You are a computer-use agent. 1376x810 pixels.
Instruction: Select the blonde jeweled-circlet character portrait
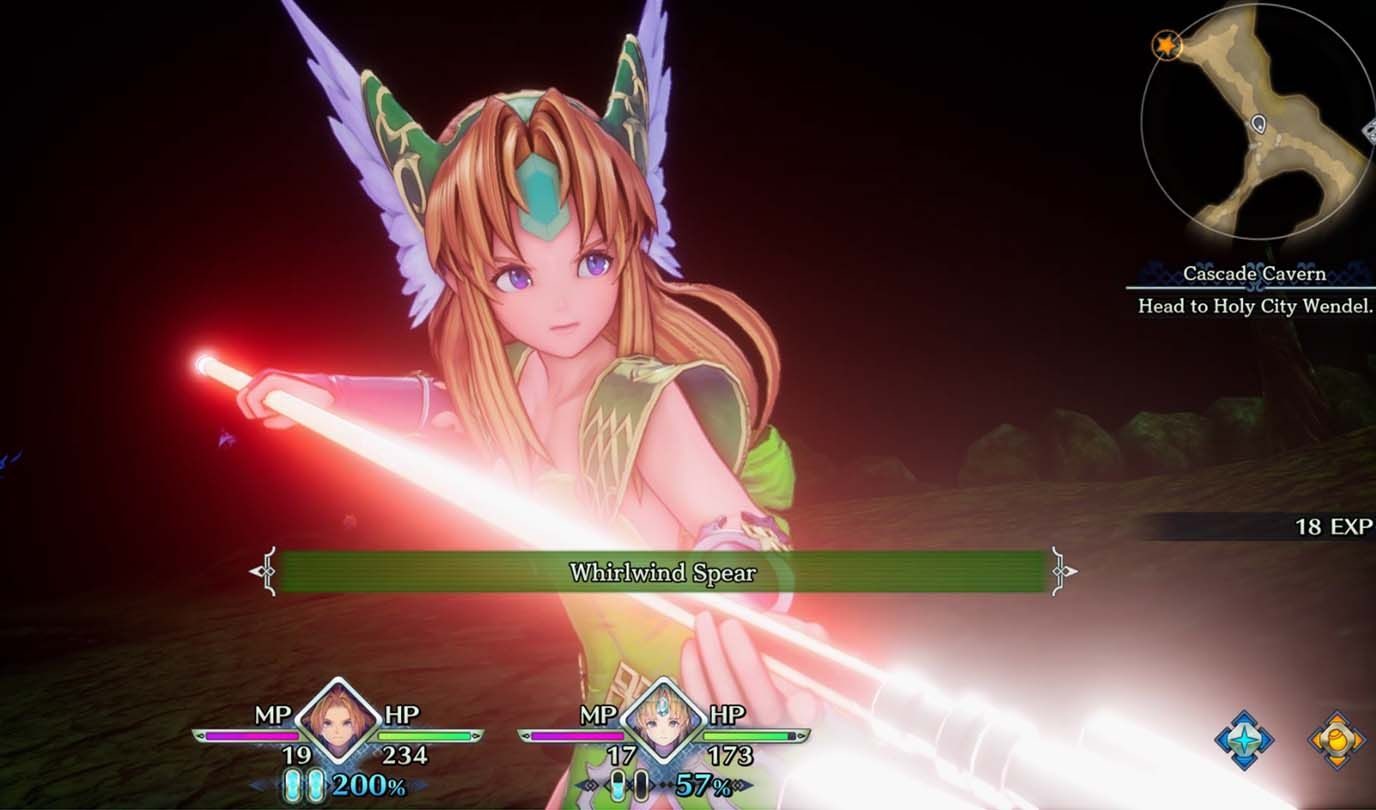click(x=662, y=721)
